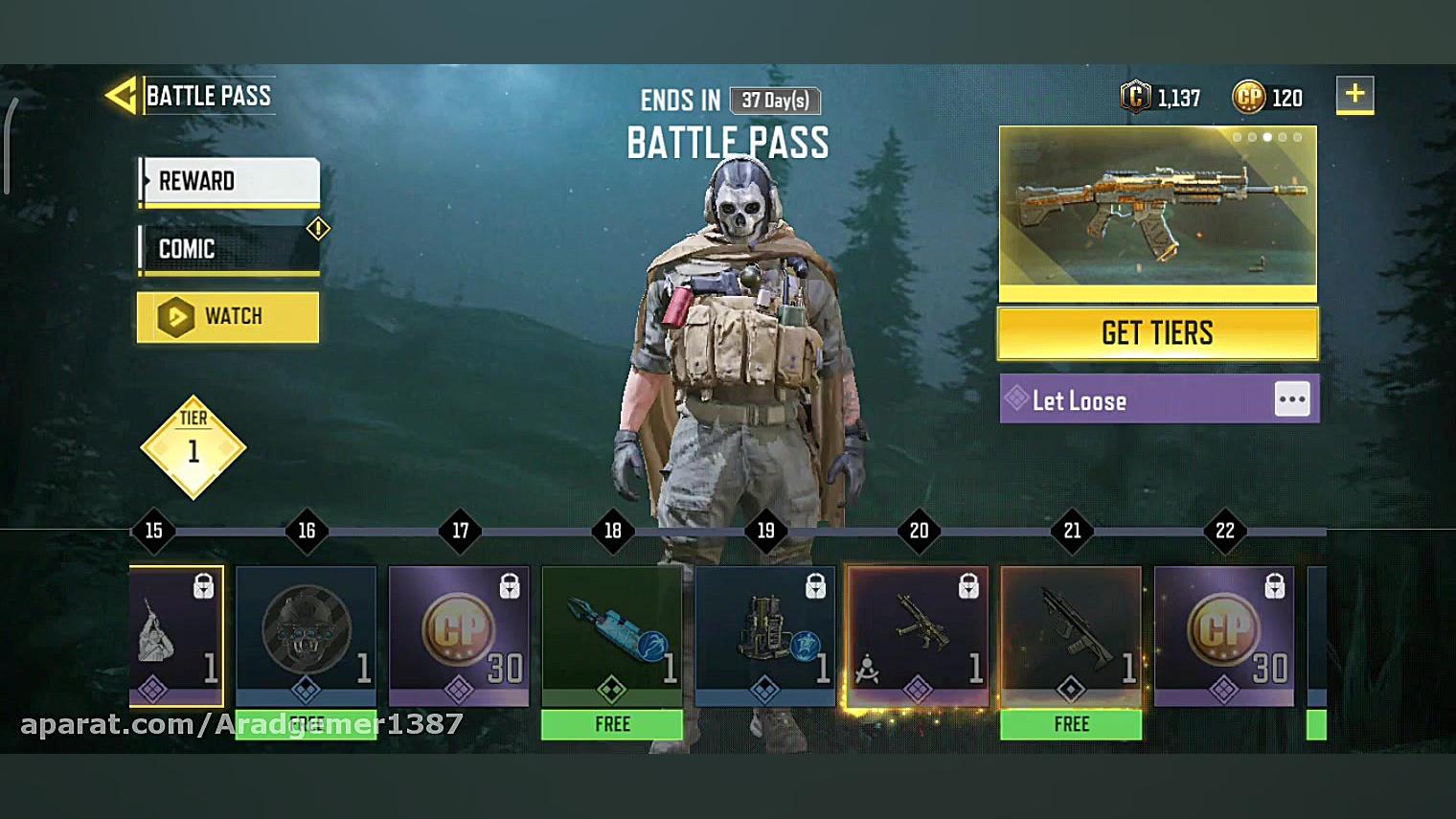
Task: Switch to the Reward tab
Action: (x=229, y=181)
